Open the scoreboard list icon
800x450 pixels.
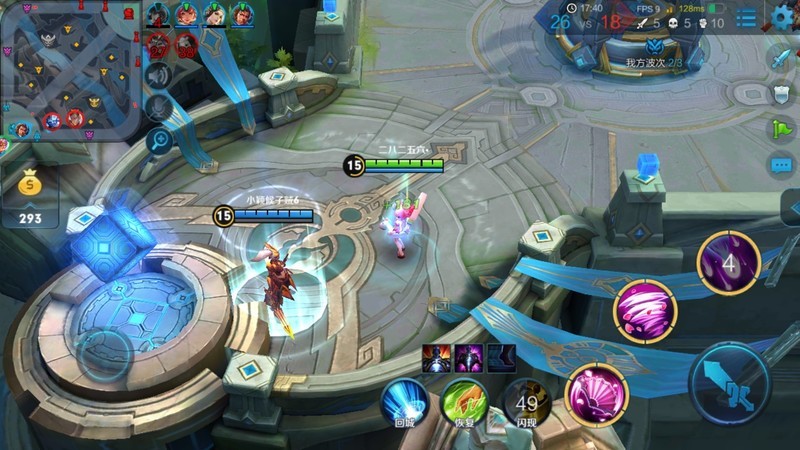coord(747,18)
